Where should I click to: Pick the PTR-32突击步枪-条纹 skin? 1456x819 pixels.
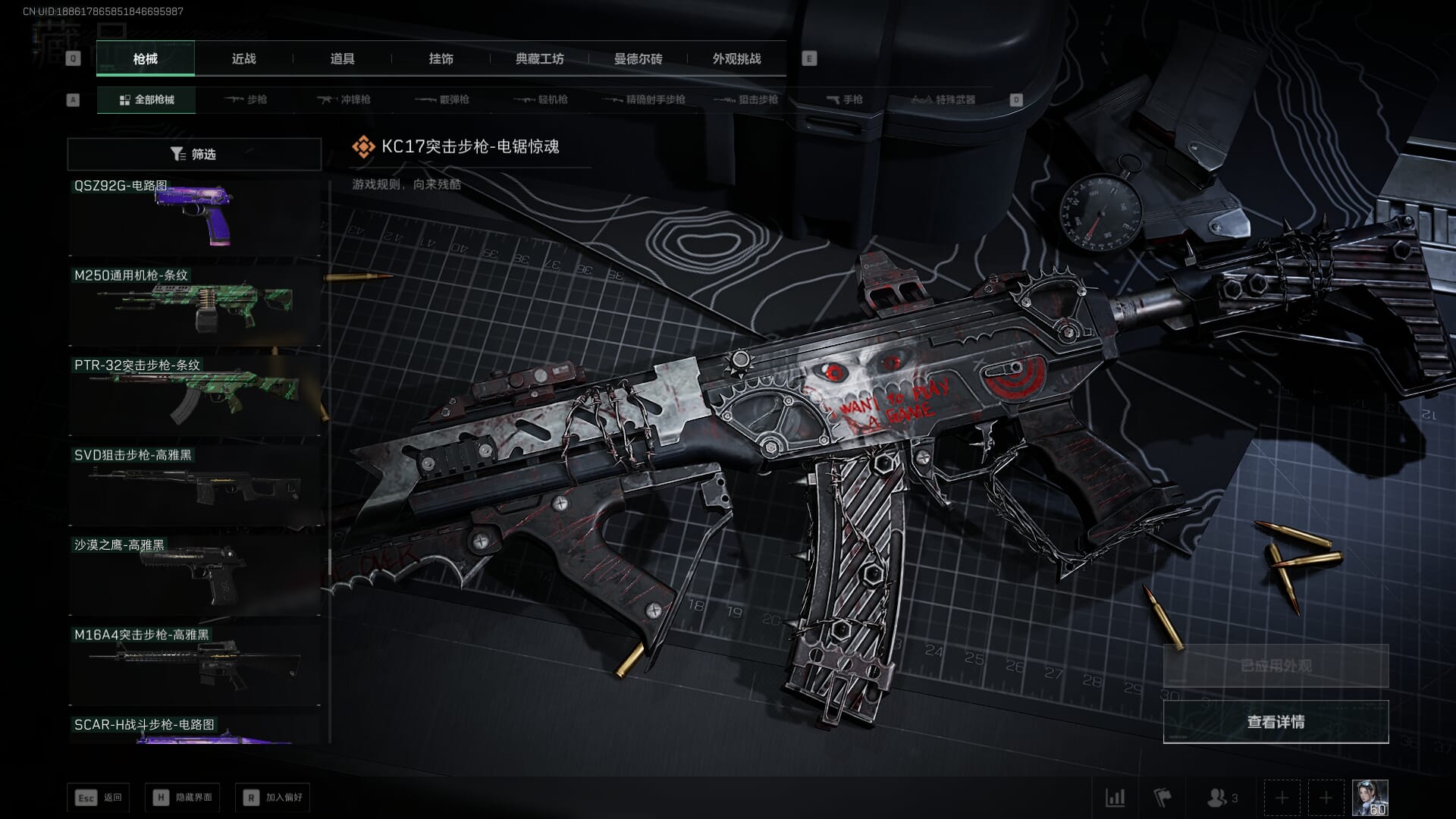(194, 396)
